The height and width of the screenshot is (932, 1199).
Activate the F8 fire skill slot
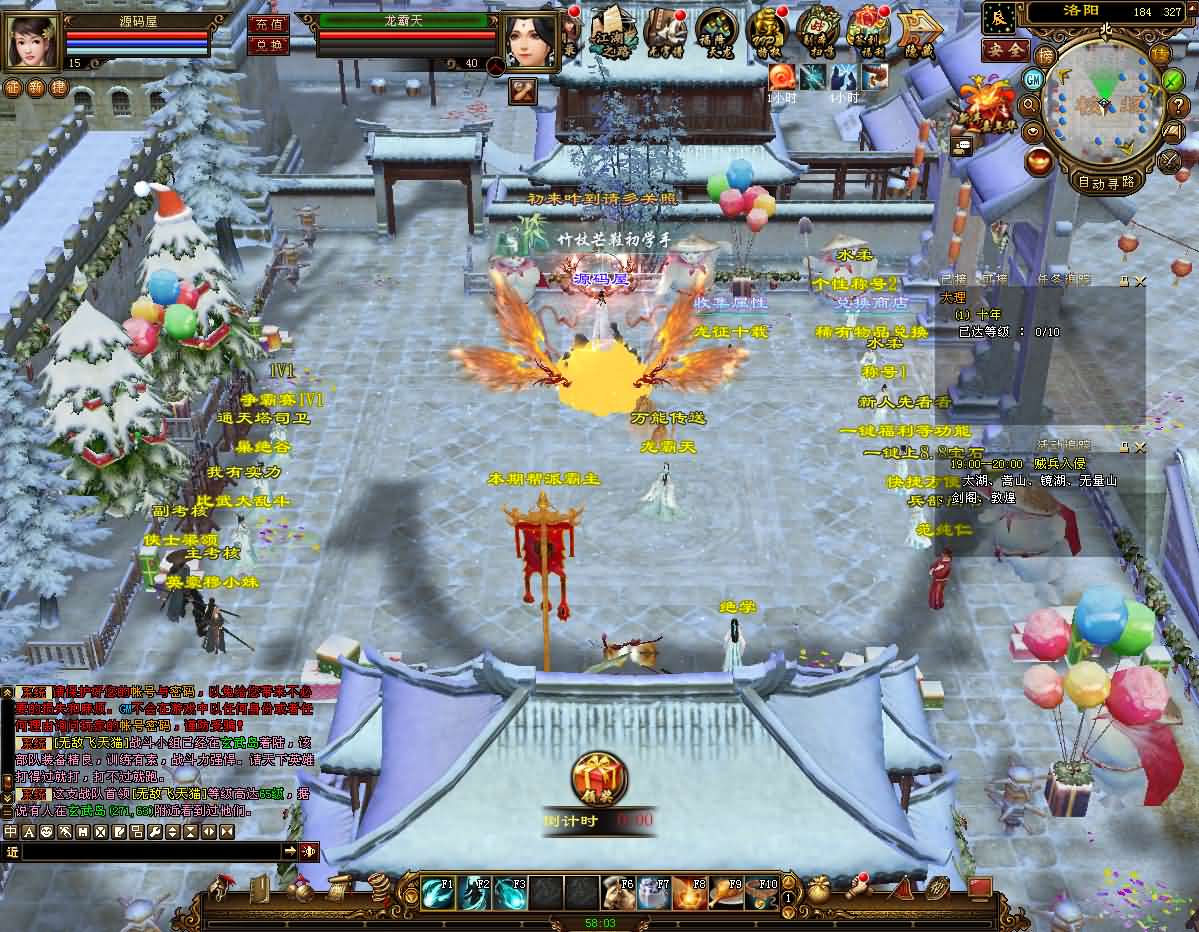pyautogui.click(x=690, y=892)
